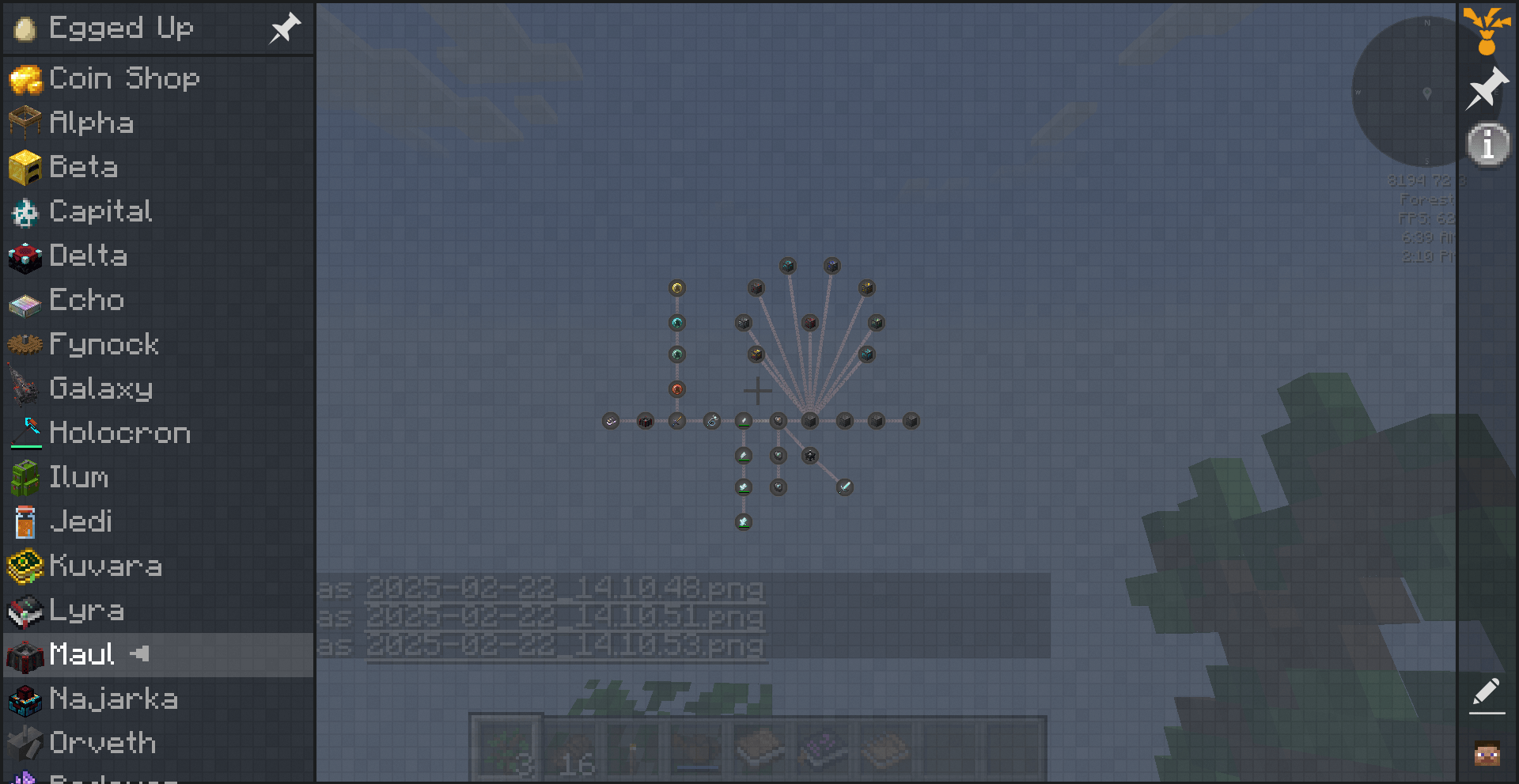
Task: Open screenshot link 2025-02-22_14.10.48.png
Action: point(566,589)
